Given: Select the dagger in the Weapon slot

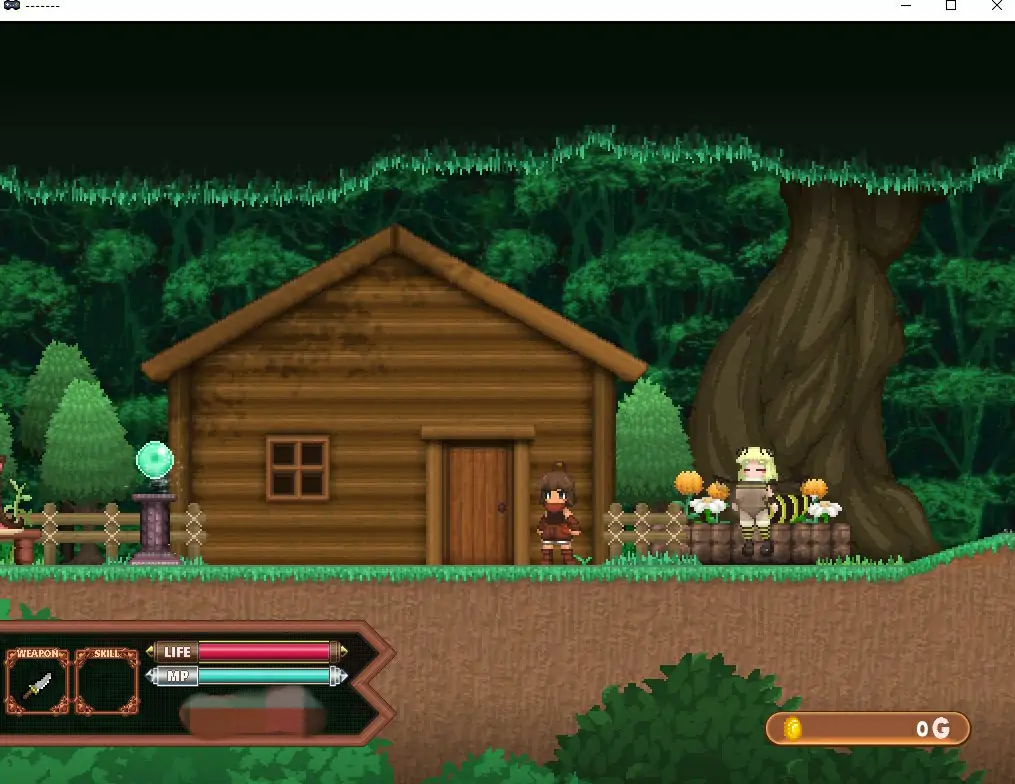Looking at the screenshot, I should click(x=37, y=685).
